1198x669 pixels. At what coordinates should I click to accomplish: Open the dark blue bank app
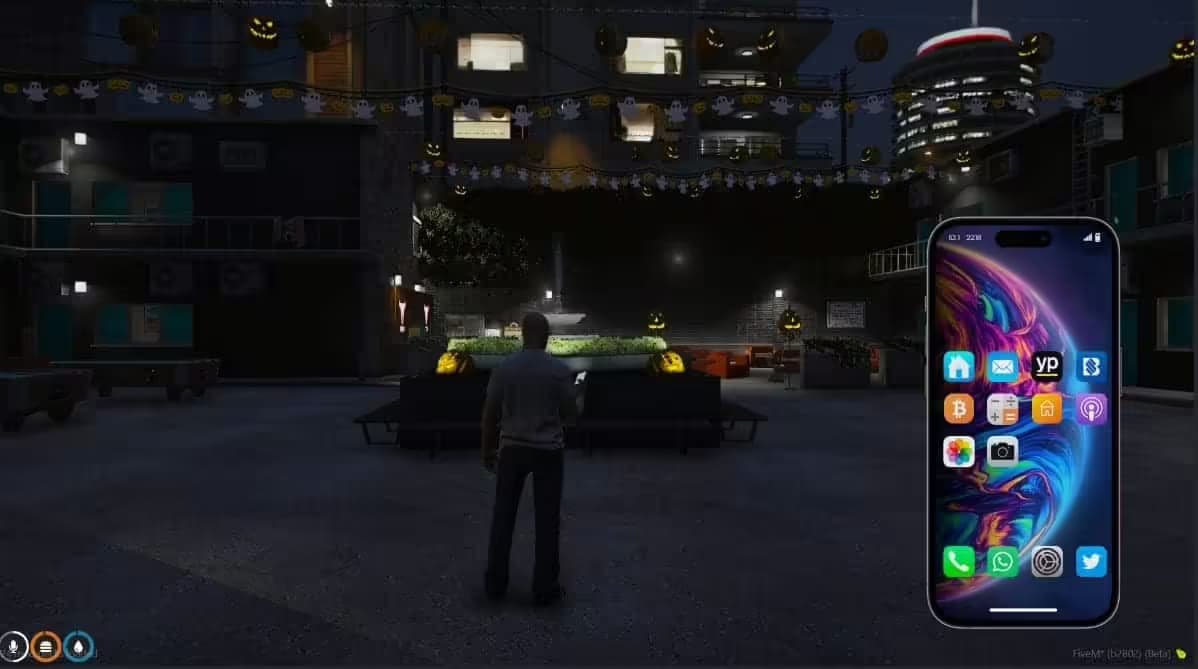click(1091, 367)
